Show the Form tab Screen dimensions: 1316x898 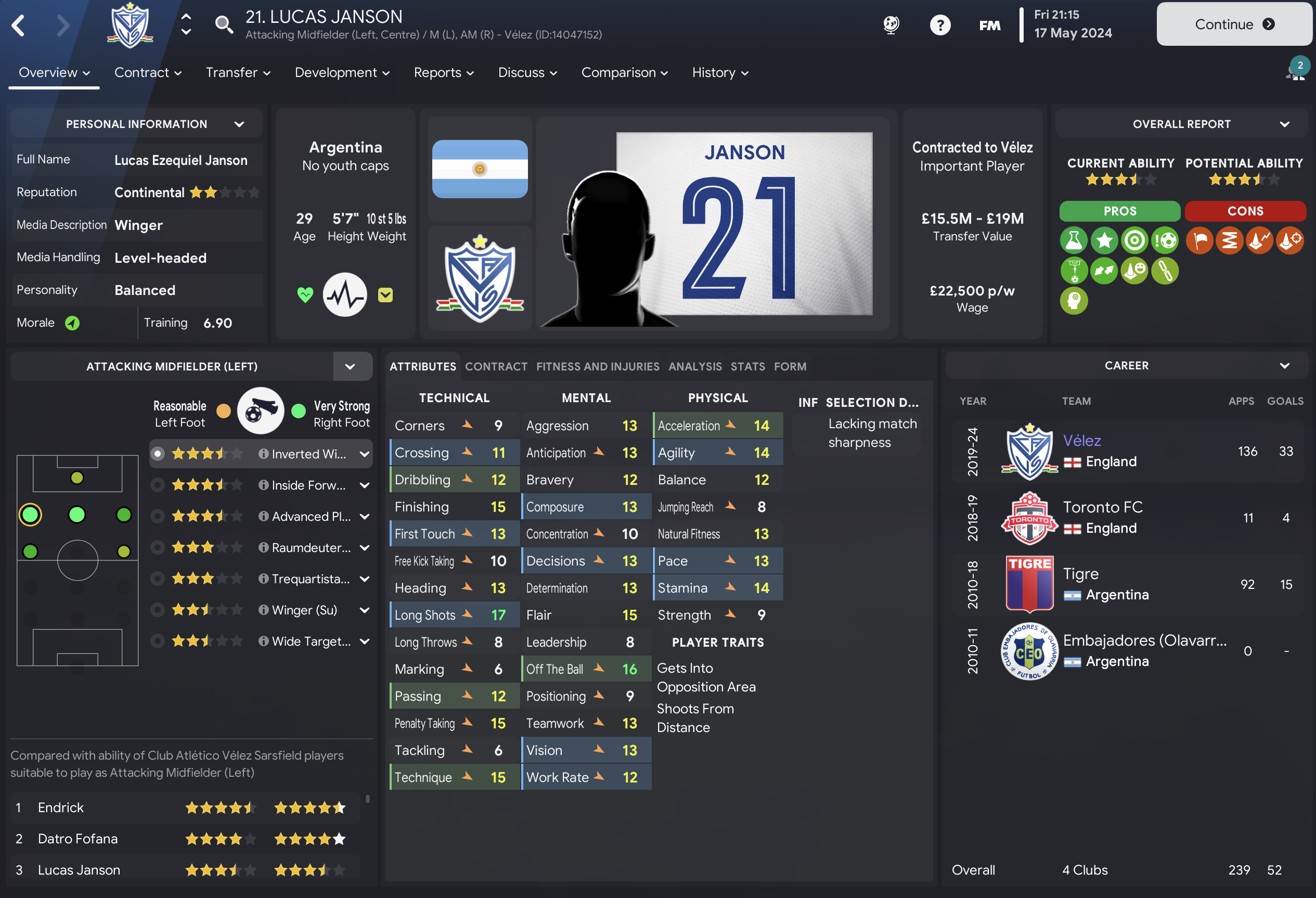[790, 367]
